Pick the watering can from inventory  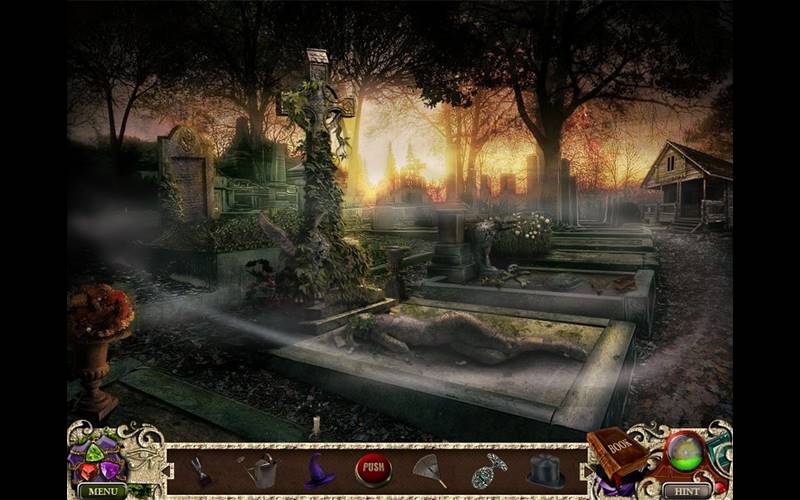262,469
